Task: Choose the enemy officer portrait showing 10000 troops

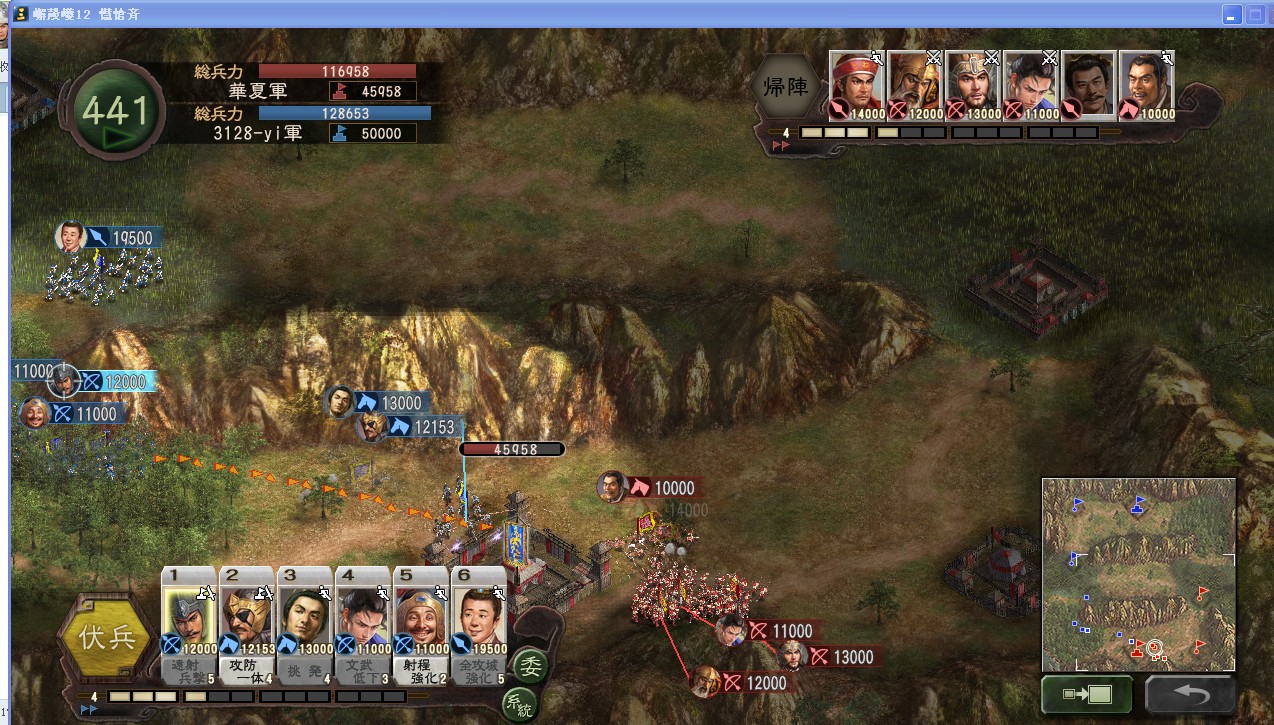Action: [x=1146, y=85]
